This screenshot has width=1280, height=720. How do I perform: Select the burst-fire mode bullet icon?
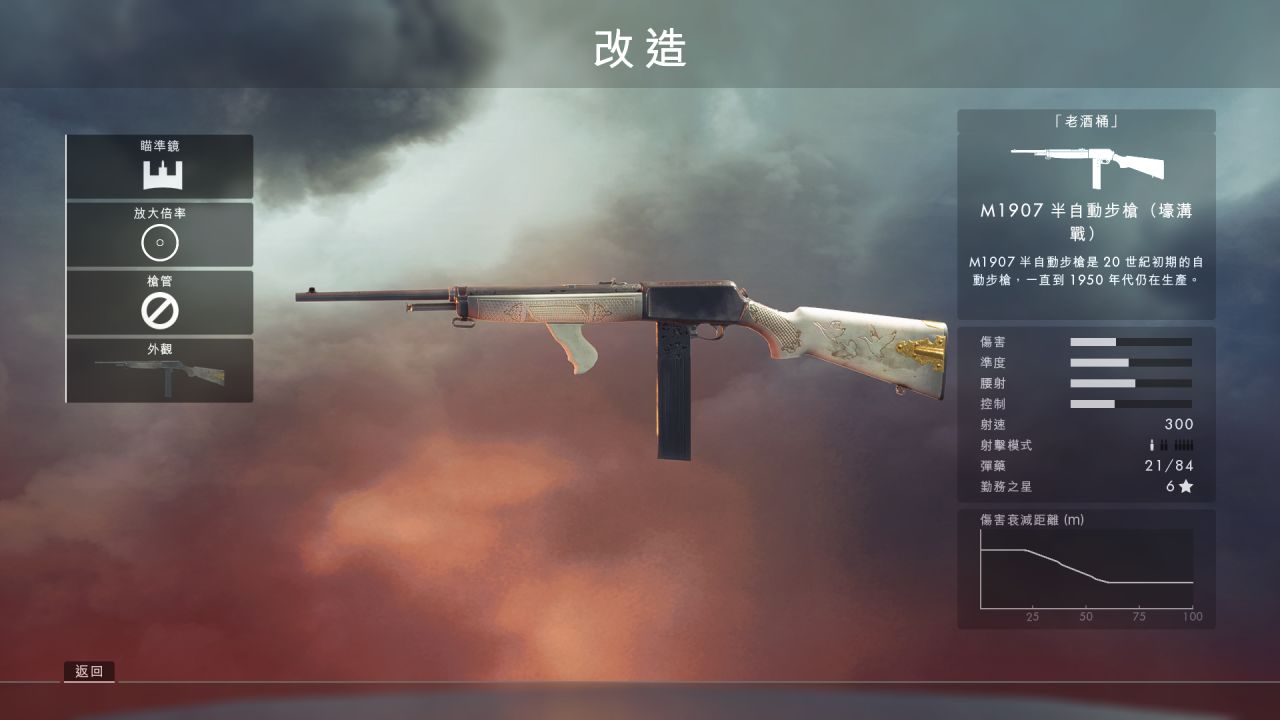point(1164,446)
